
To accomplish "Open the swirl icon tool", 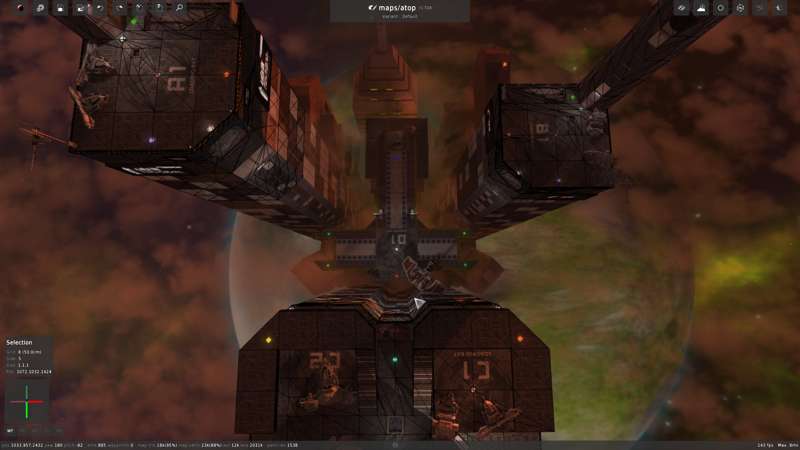I will 40,8.
